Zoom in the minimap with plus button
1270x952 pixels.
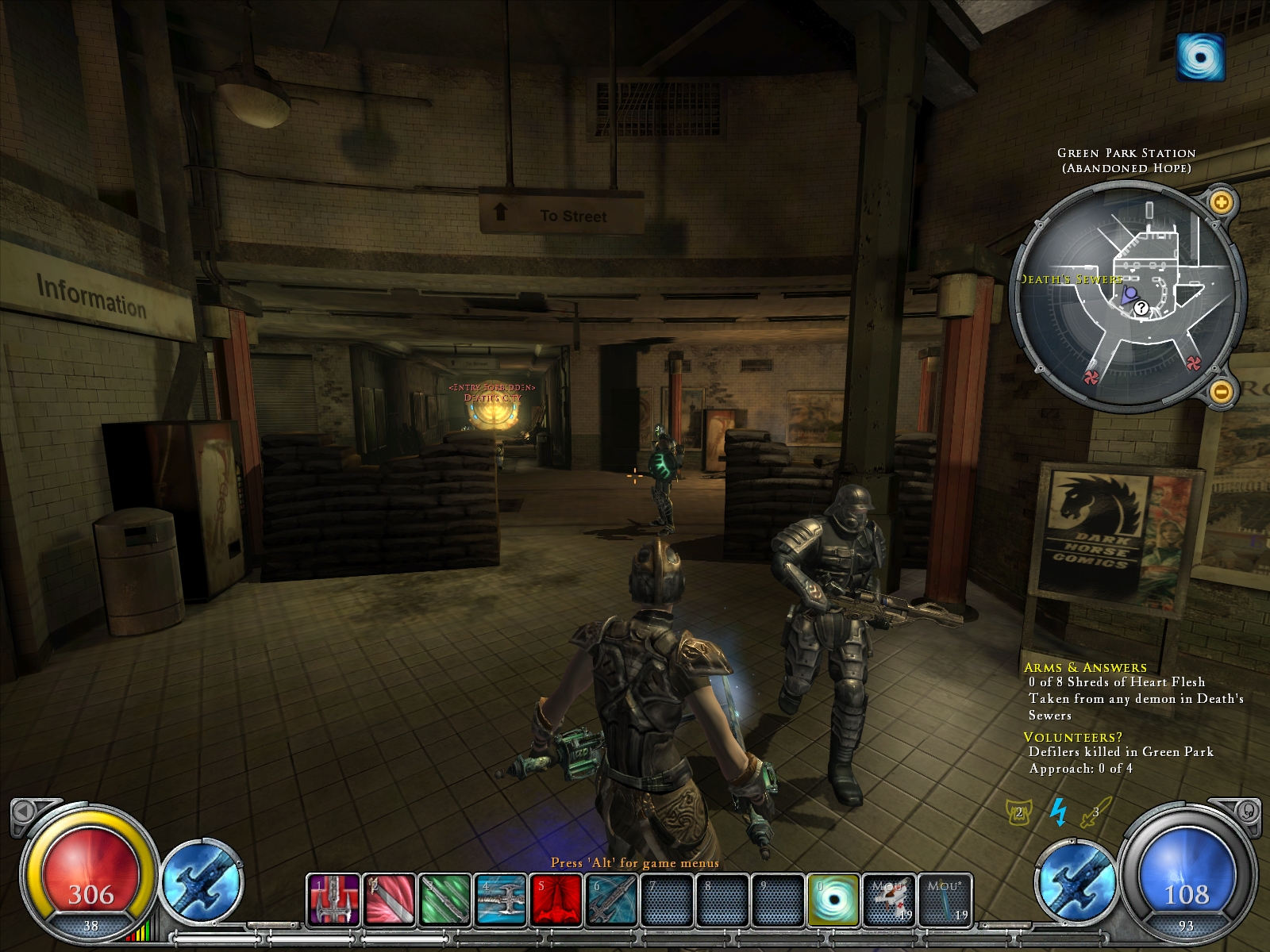[x=1221, y=202]
